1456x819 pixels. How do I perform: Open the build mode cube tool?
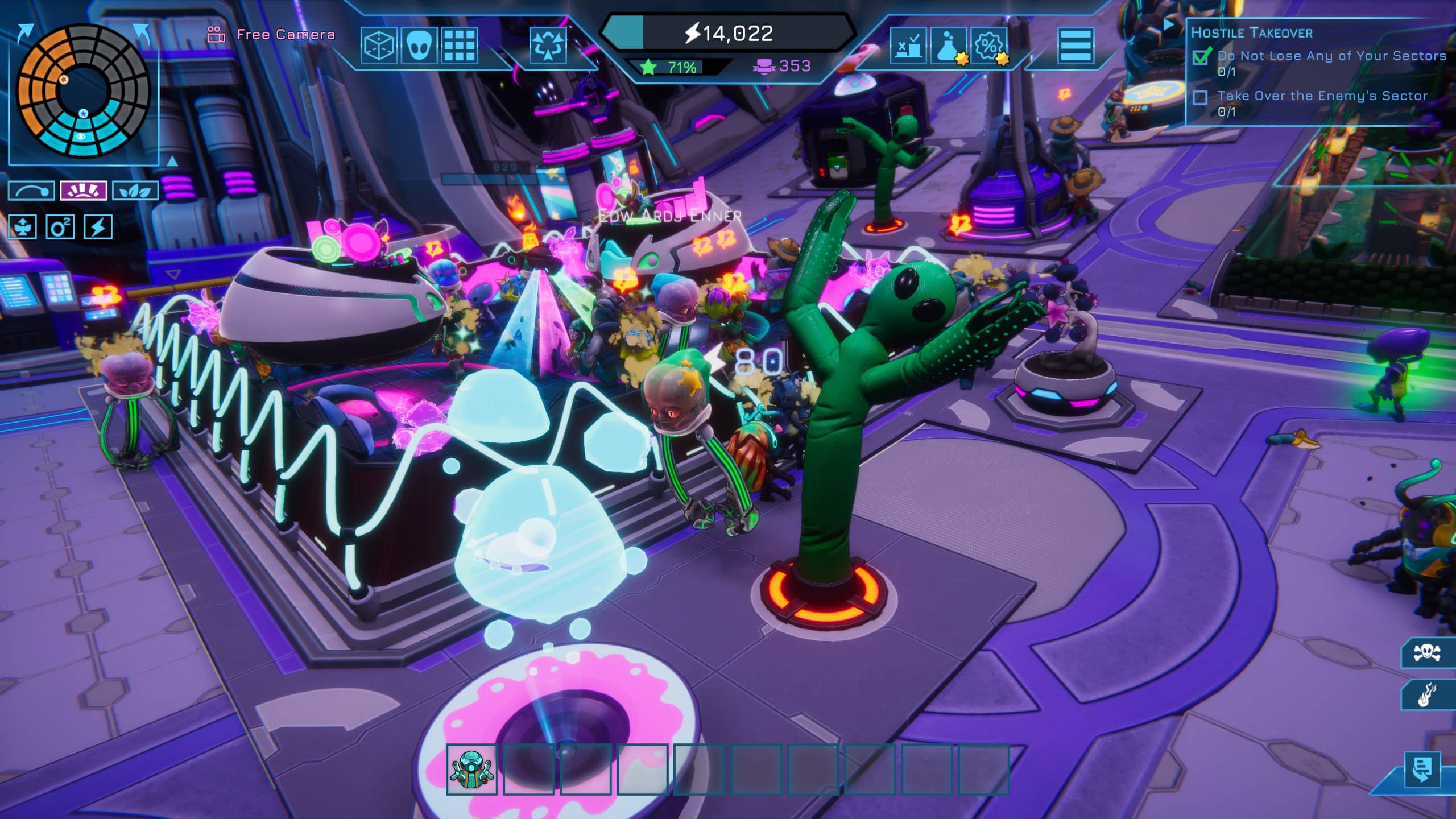click(380, 47)
